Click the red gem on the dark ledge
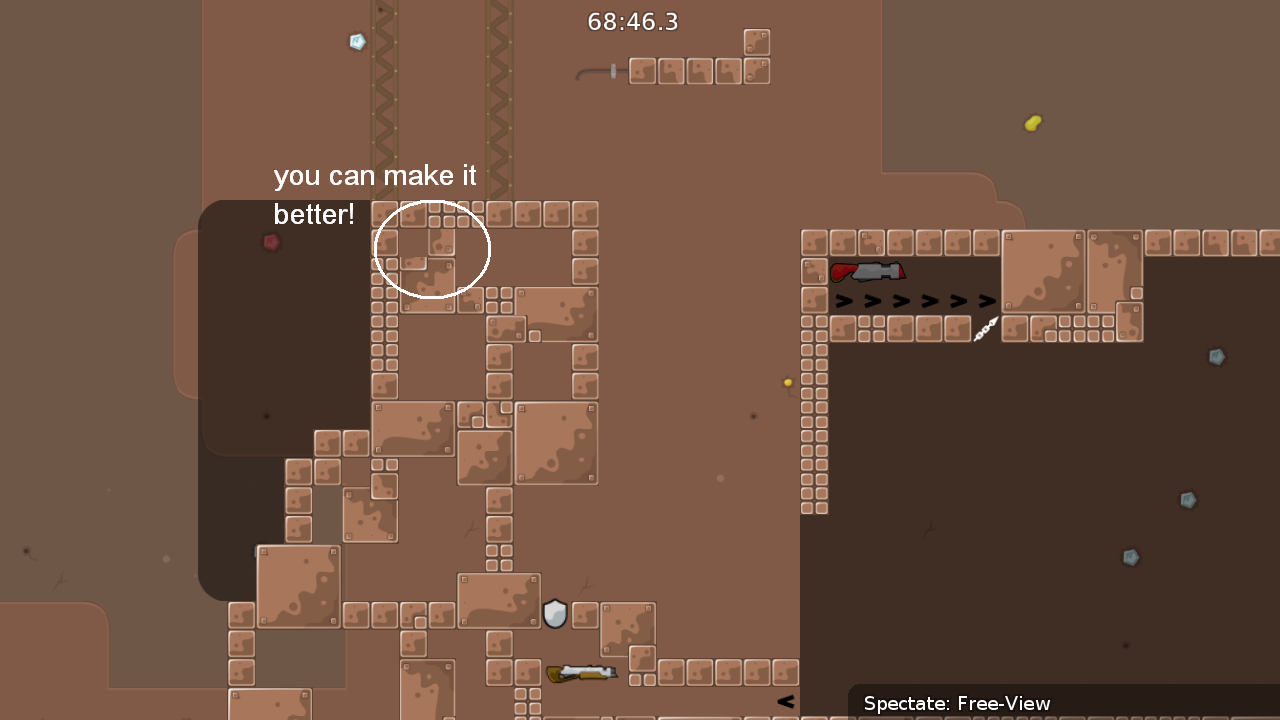Image resolution: width=1280 pixels, height=720 pixels. [270, 241]
